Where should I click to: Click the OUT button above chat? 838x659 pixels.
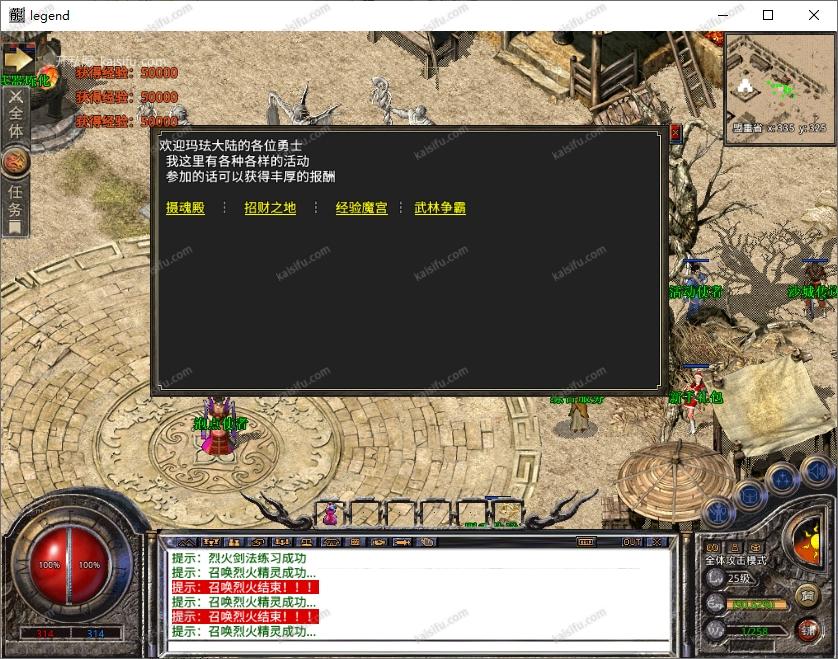(632, 542)
